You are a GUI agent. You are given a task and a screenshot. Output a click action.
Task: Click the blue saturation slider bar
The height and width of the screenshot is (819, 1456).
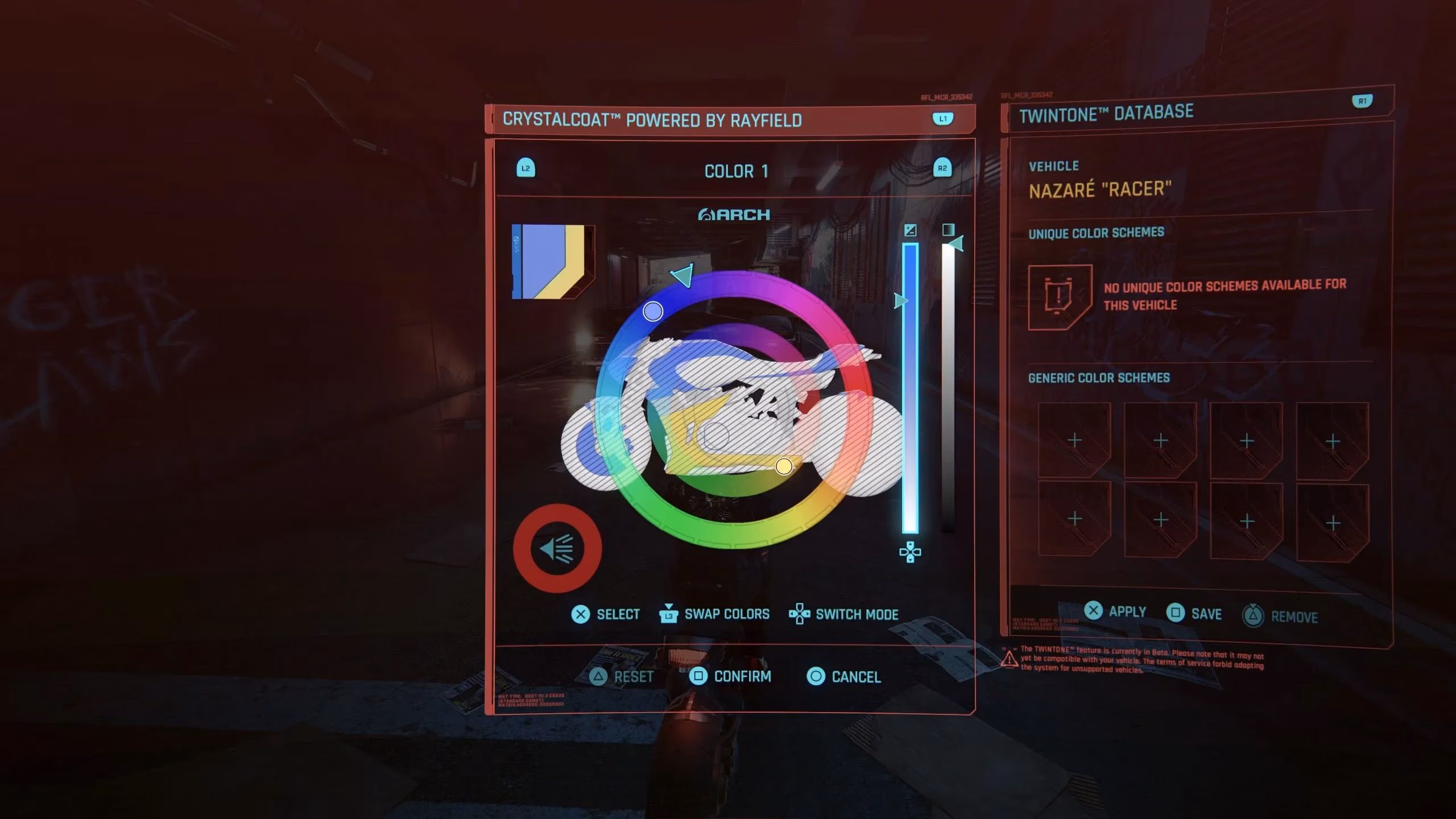point(910,387)
